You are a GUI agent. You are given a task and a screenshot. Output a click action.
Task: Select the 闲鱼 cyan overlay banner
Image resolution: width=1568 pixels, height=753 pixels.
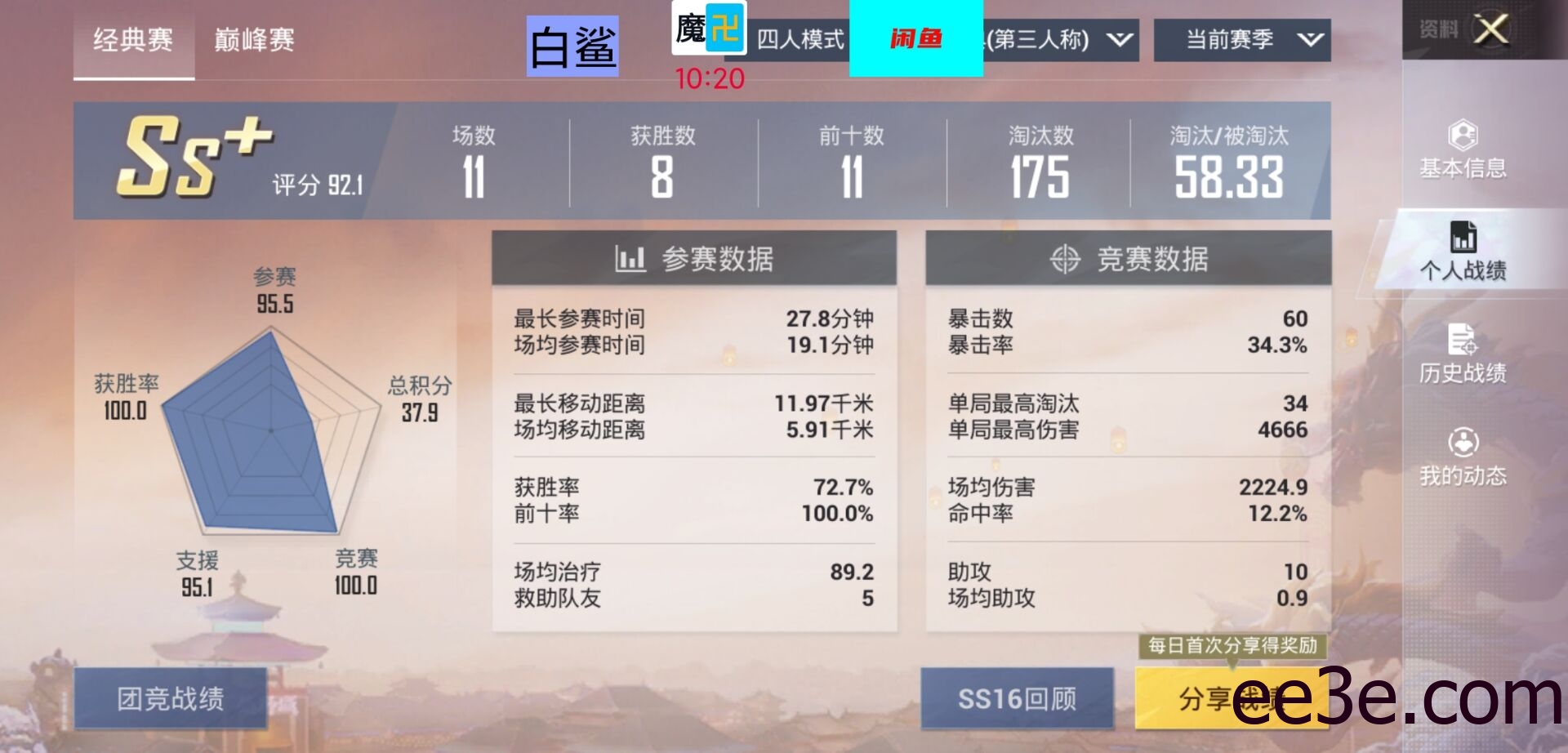pos(917,37)
